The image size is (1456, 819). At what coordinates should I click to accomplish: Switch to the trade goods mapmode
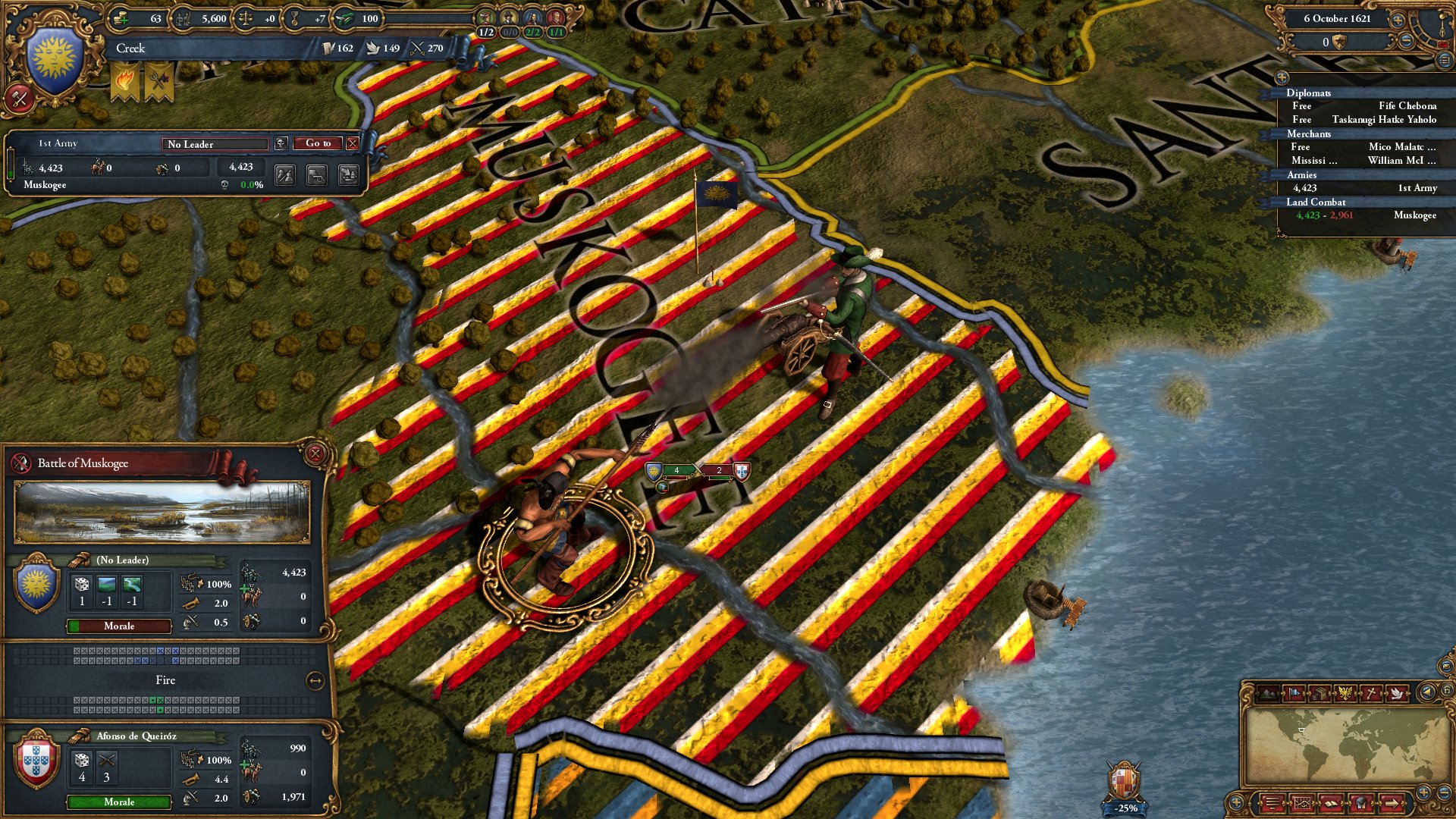point(1319,692)
